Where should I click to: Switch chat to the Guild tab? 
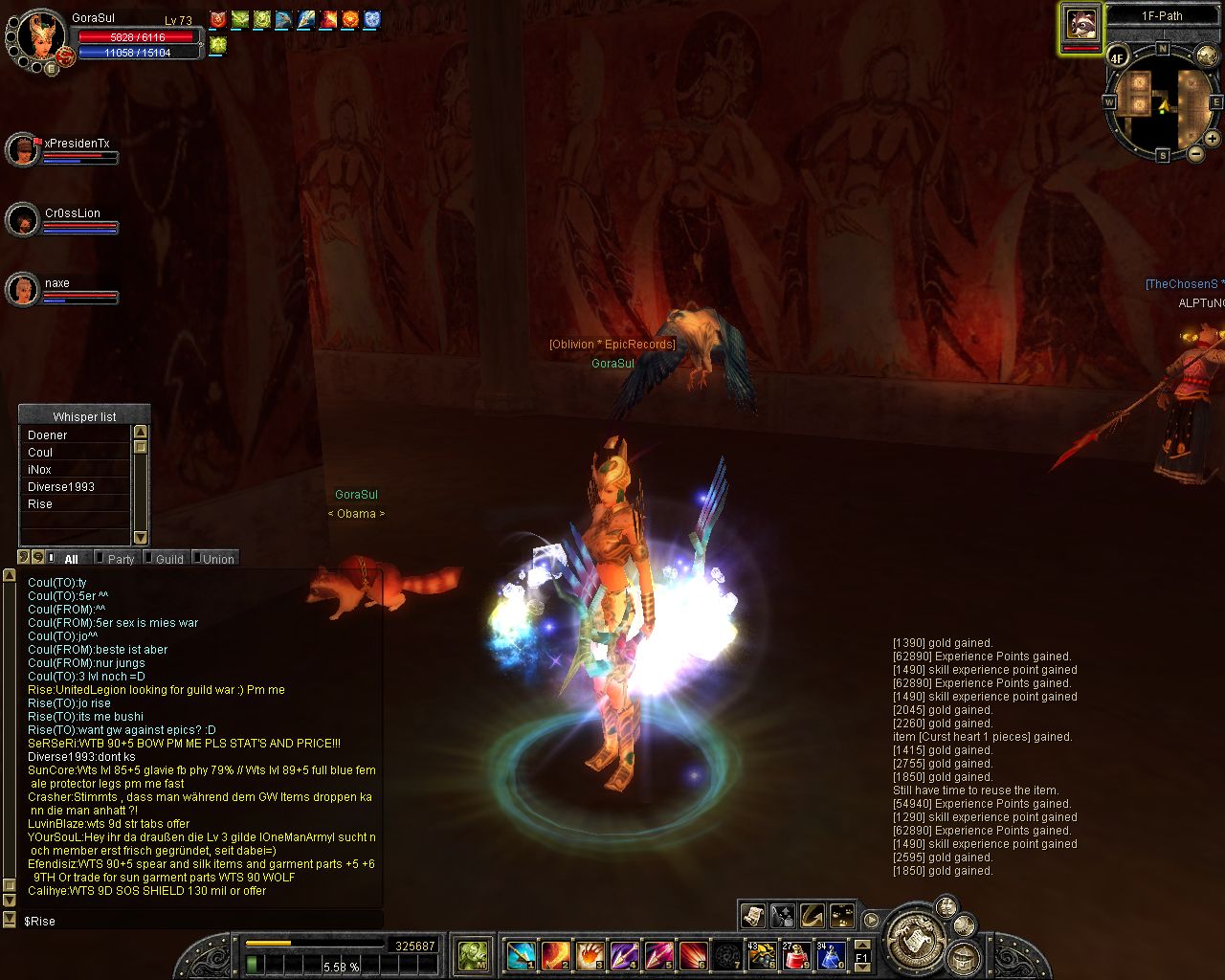[168, 559]
